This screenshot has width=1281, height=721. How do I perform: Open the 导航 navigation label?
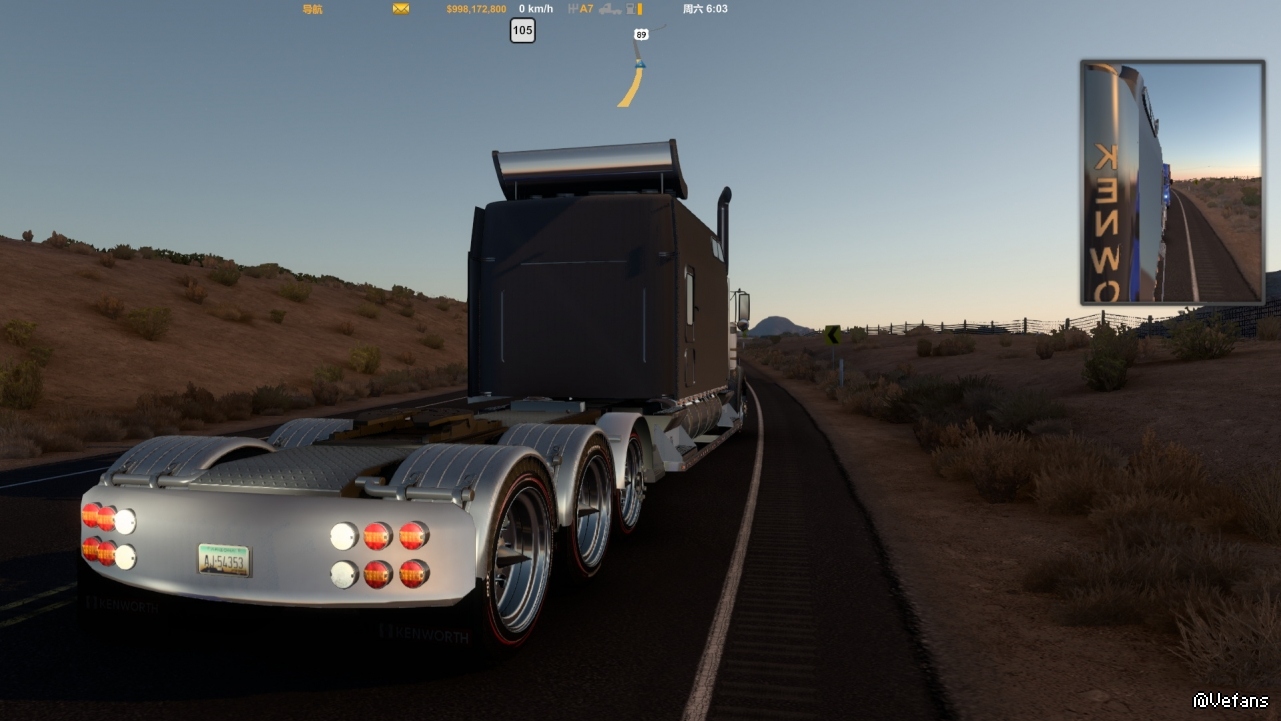(x=312, y=9)
